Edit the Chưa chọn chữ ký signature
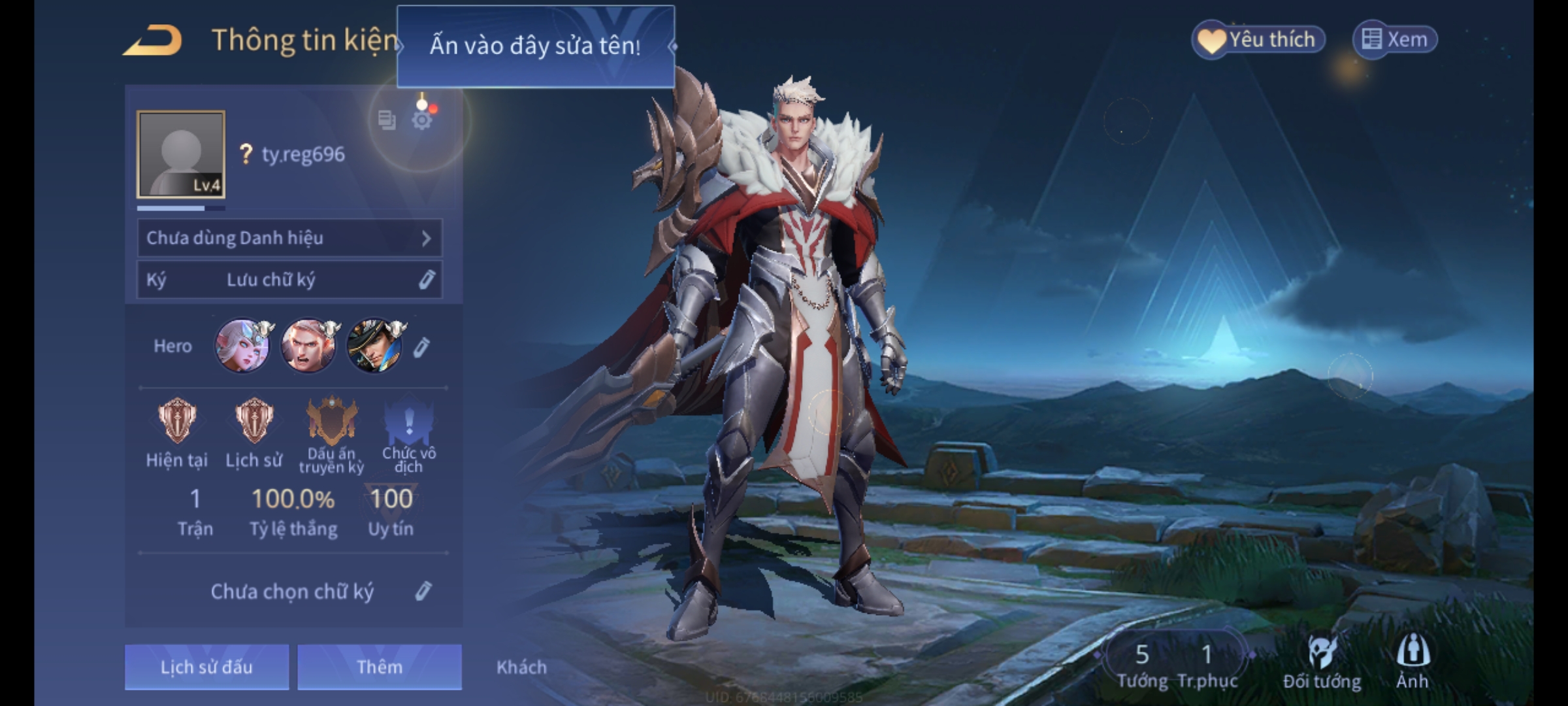The height and width of the screenshot is (706, 1568). coord(423,591)
